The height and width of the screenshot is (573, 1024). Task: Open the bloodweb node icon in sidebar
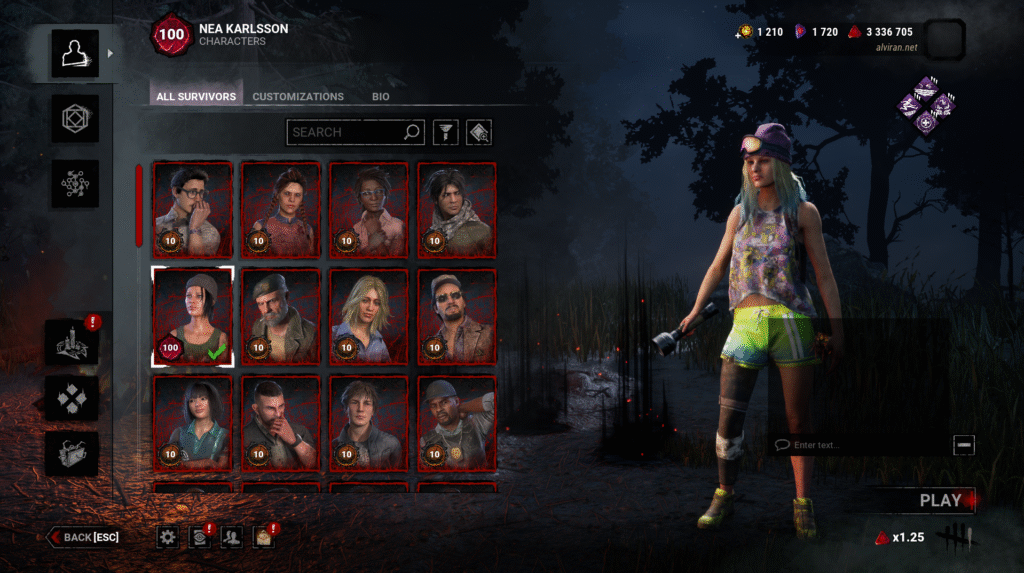(x=75, y=184)
